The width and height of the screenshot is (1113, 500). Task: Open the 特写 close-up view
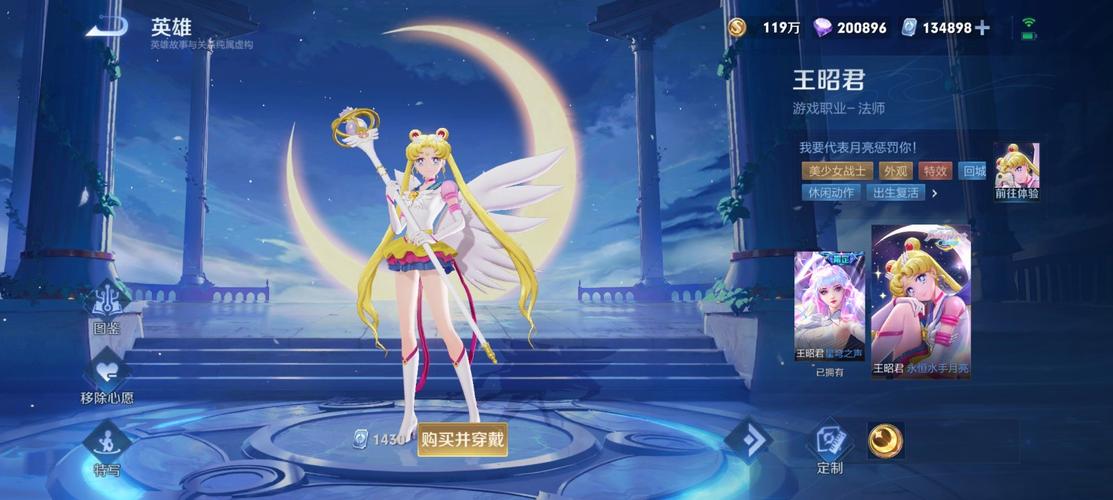106,445
